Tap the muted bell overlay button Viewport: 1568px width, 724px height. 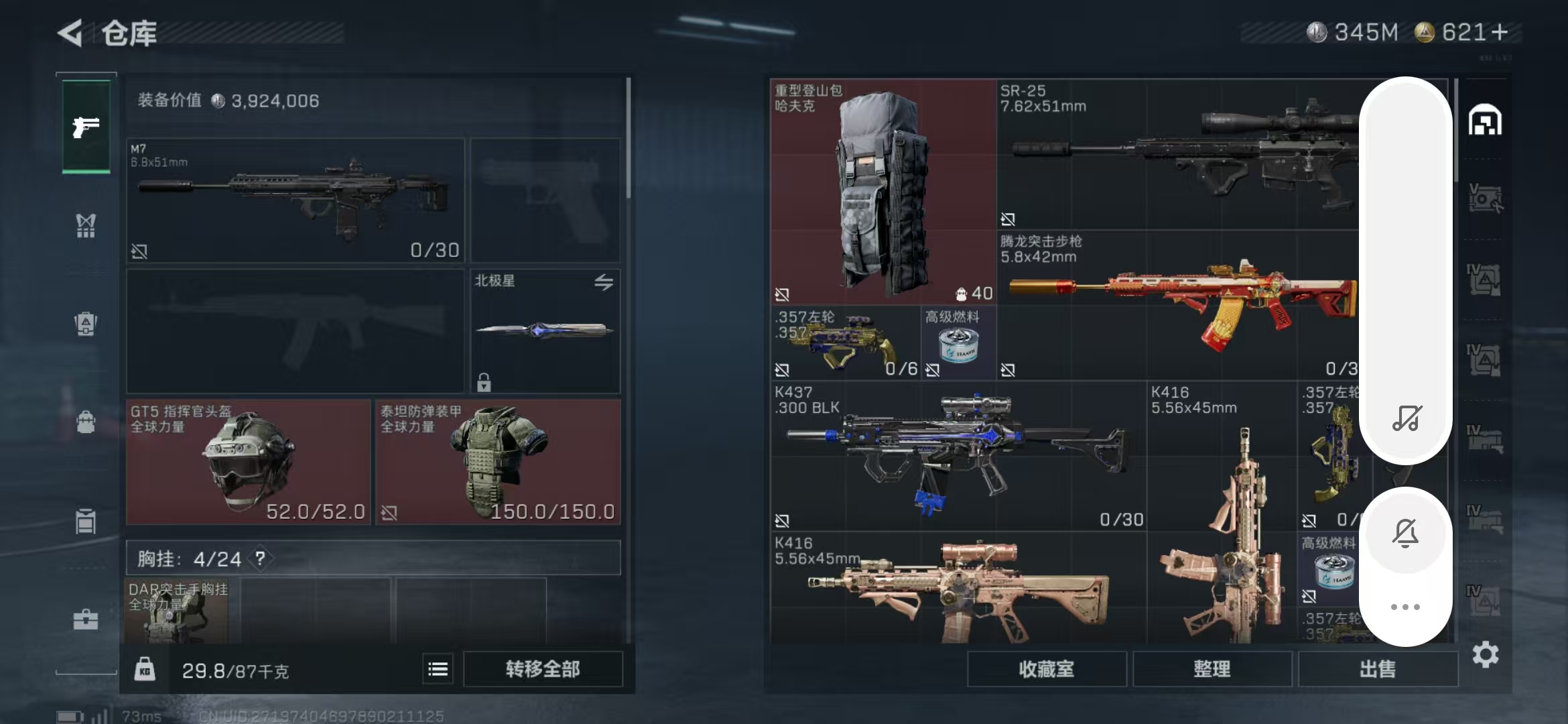coord(1405,533)
